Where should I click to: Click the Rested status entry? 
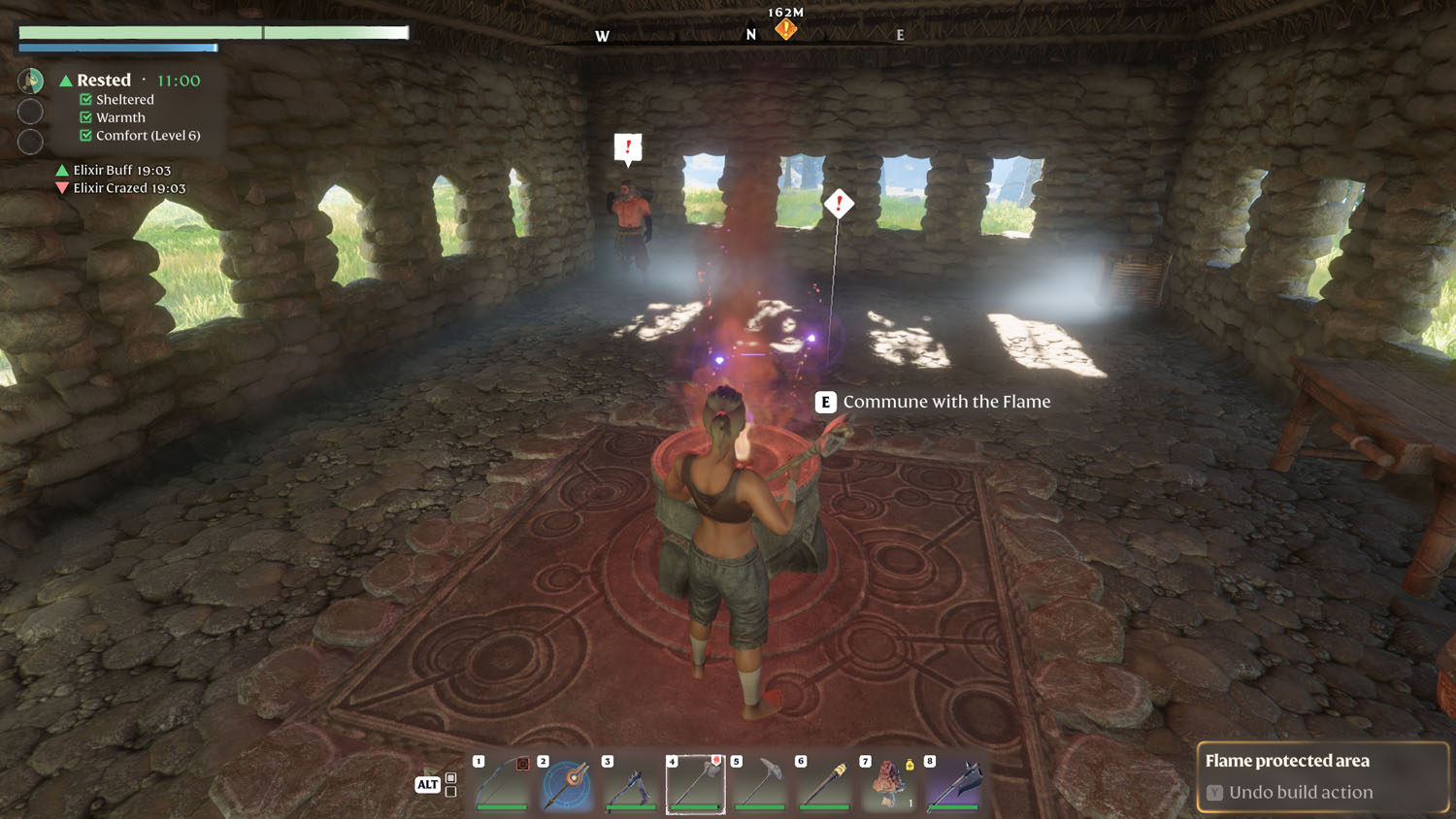point(104,81)
